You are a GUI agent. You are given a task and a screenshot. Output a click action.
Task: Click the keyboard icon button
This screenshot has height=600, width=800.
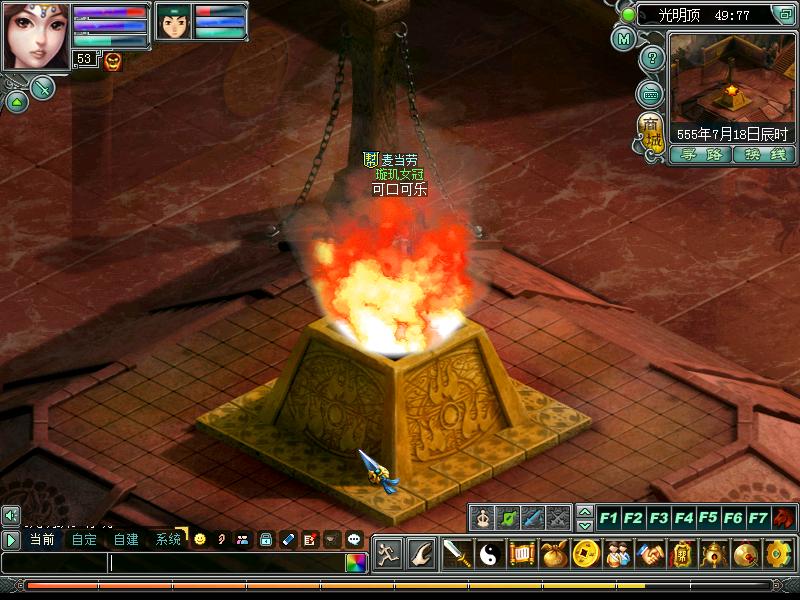pyautogui.click(x=650, y=93)
